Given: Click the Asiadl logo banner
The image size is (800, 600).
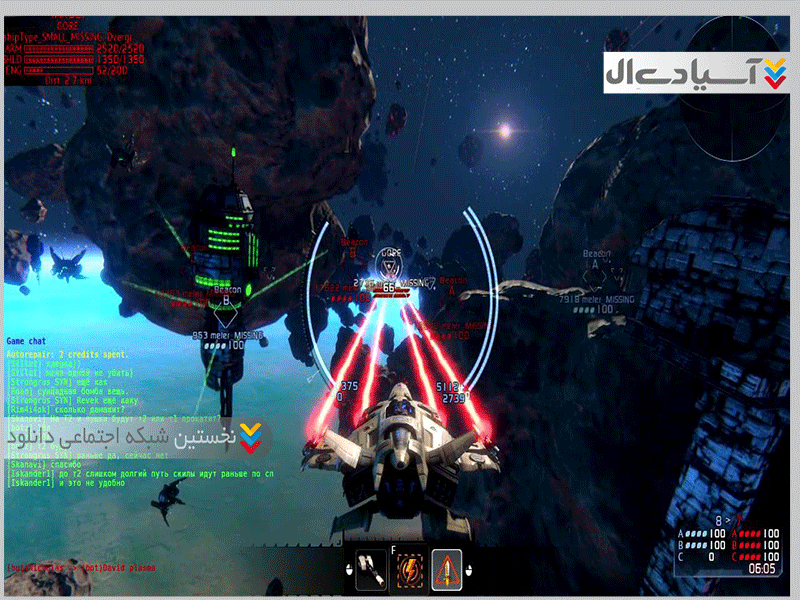Looking at the screenshot, I should pyautogui.click(x=698, y=74).
